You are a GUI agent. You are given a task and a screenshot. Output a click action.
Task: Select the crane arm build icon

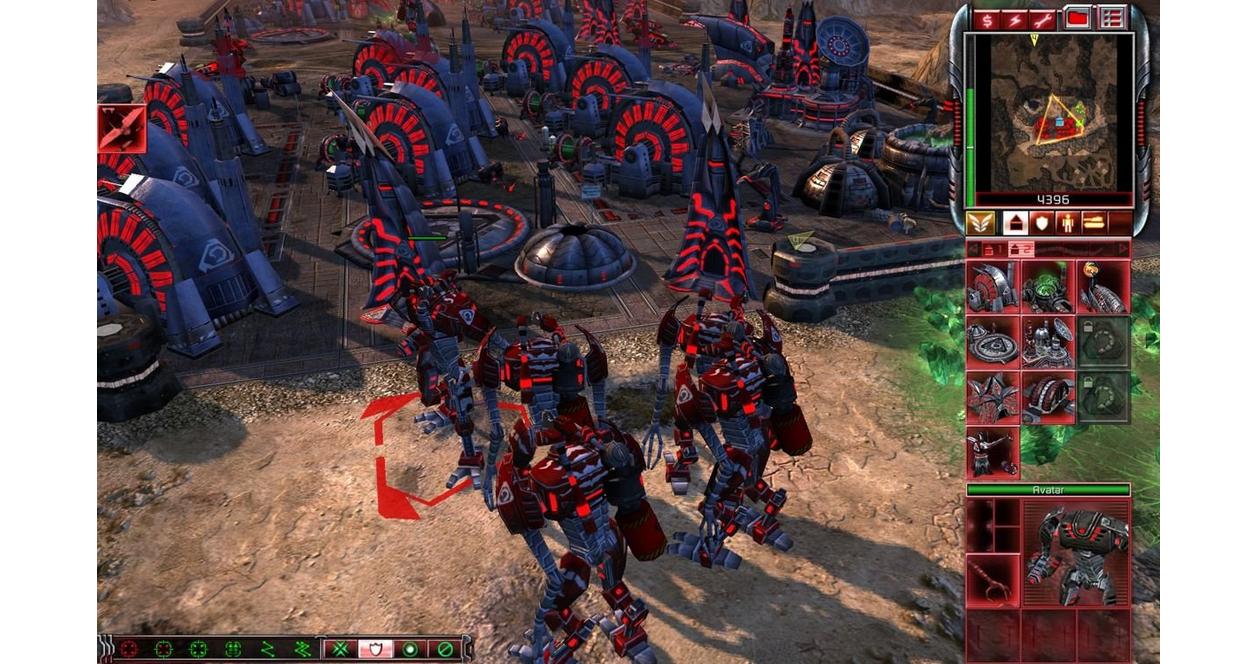pos(992,452)
